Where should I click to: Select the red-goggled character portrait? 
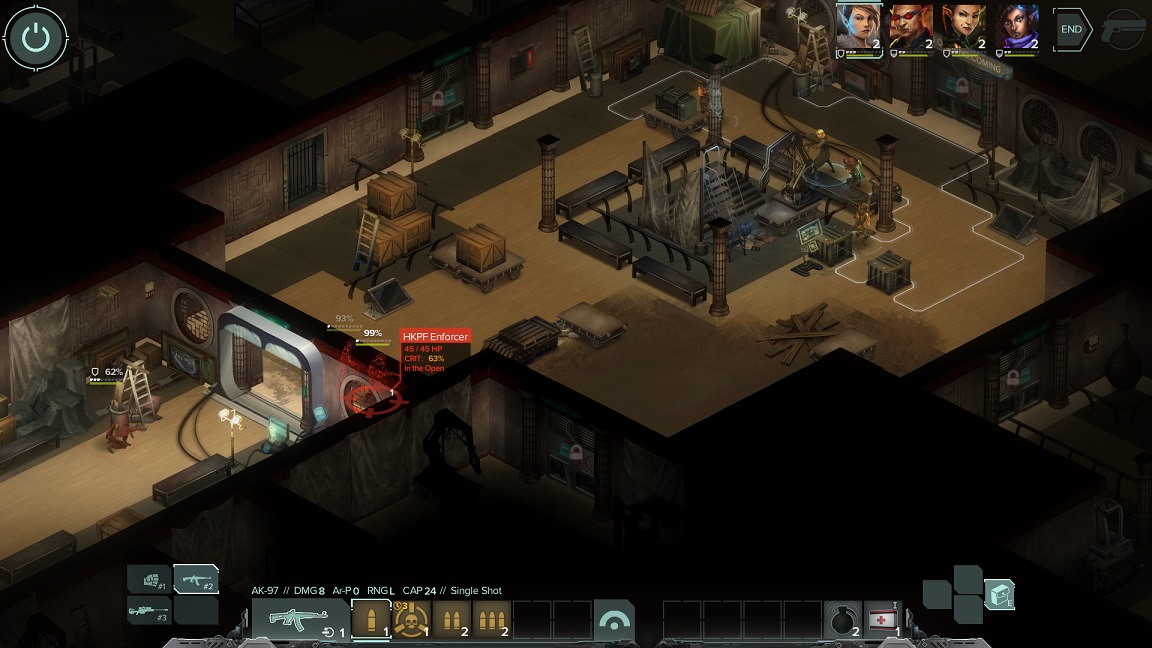tap(911, 28)
